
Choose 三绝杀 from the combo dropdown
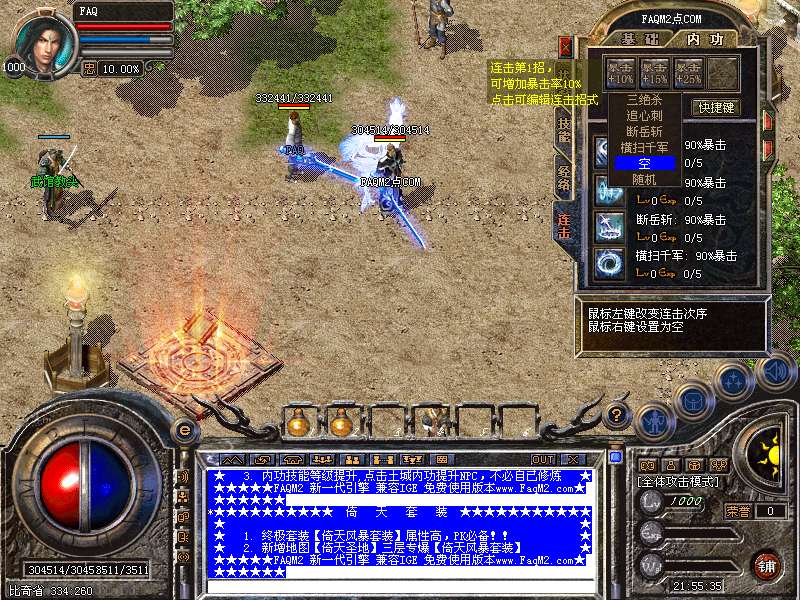(x=645, y=100)
